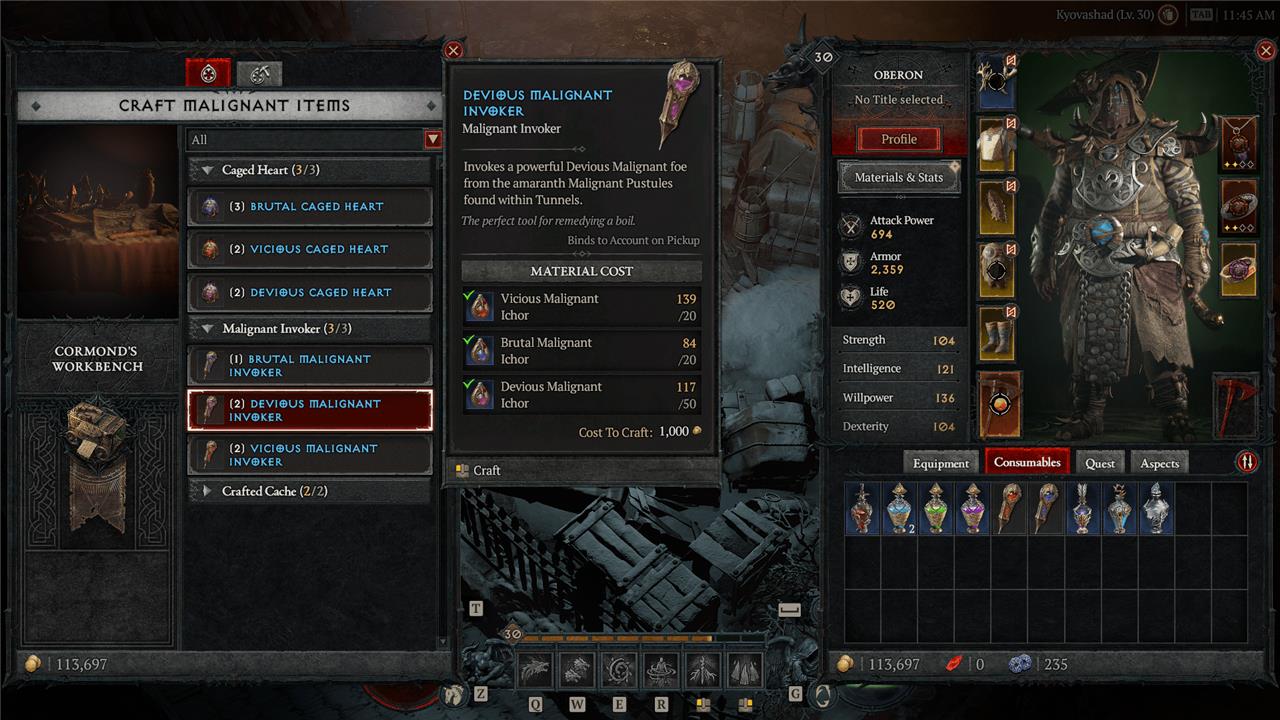Expand the Crafted Cache category
Screen dimensions: 1280x720
[208, 491]
